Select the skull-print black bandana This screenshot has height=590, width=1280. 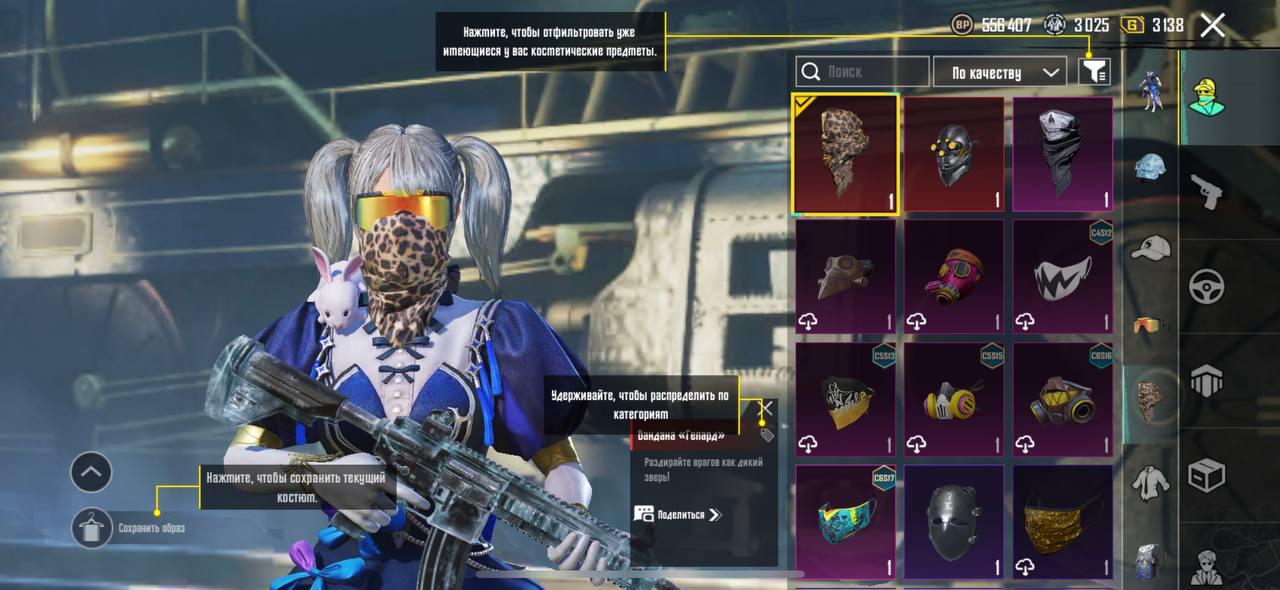[1062, 155]
